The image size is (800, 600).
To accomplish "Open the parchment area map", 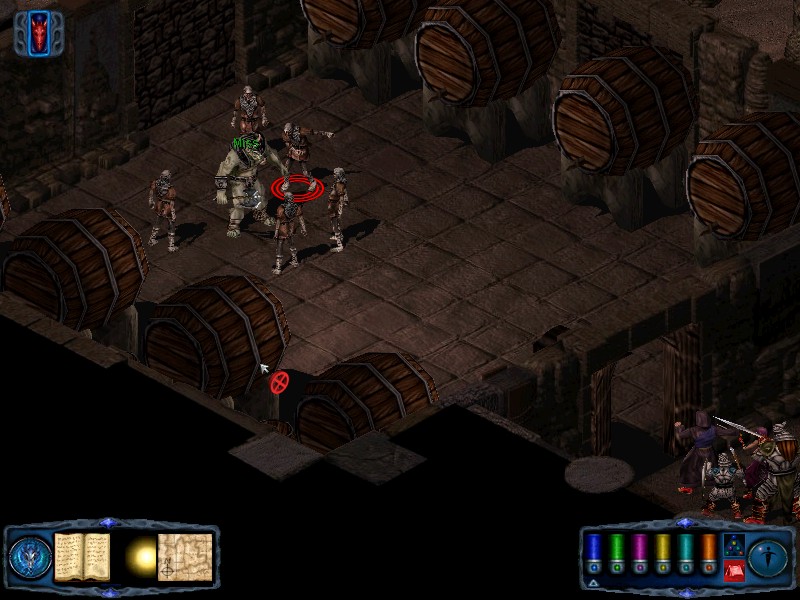I will pyautogui.click(x=185, y=555).
